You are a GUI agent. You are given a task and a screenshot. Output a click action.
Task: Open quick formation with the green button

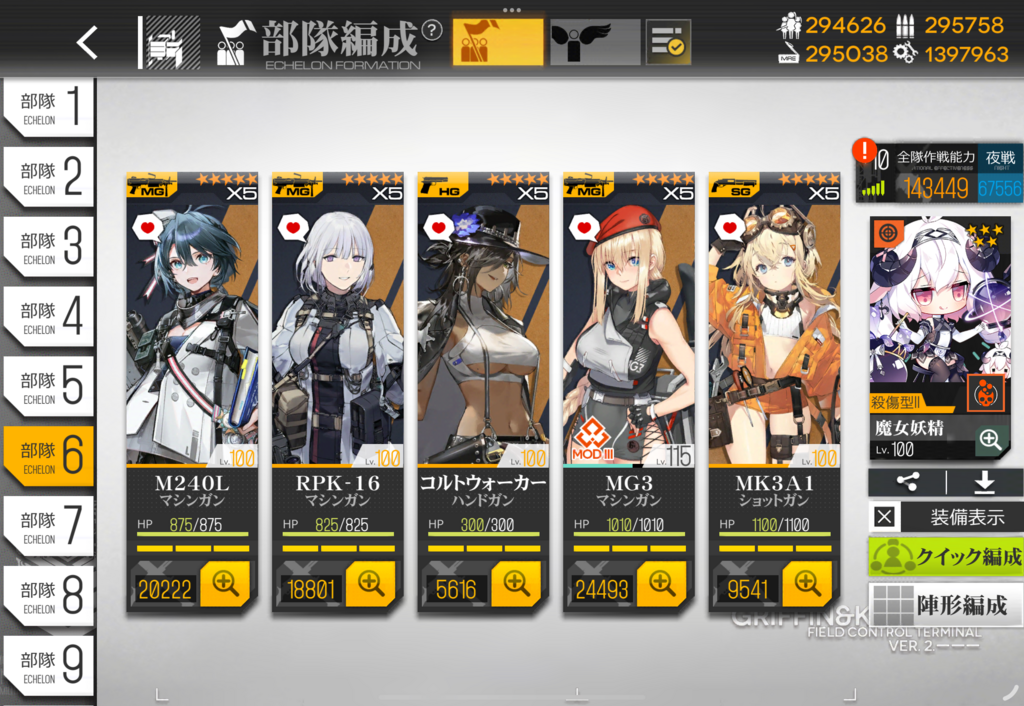[x=946, y=557]
